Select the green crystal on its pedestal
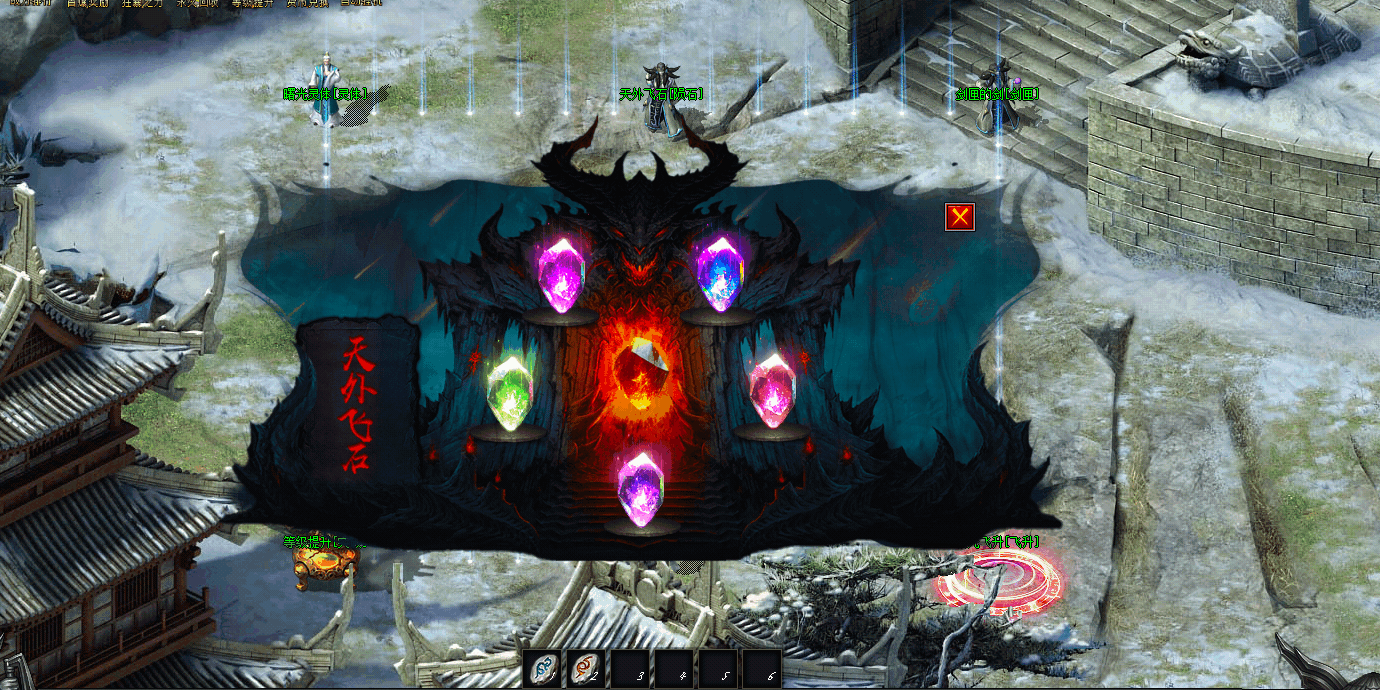This screenshot has width=1380, height=690. 509,392
